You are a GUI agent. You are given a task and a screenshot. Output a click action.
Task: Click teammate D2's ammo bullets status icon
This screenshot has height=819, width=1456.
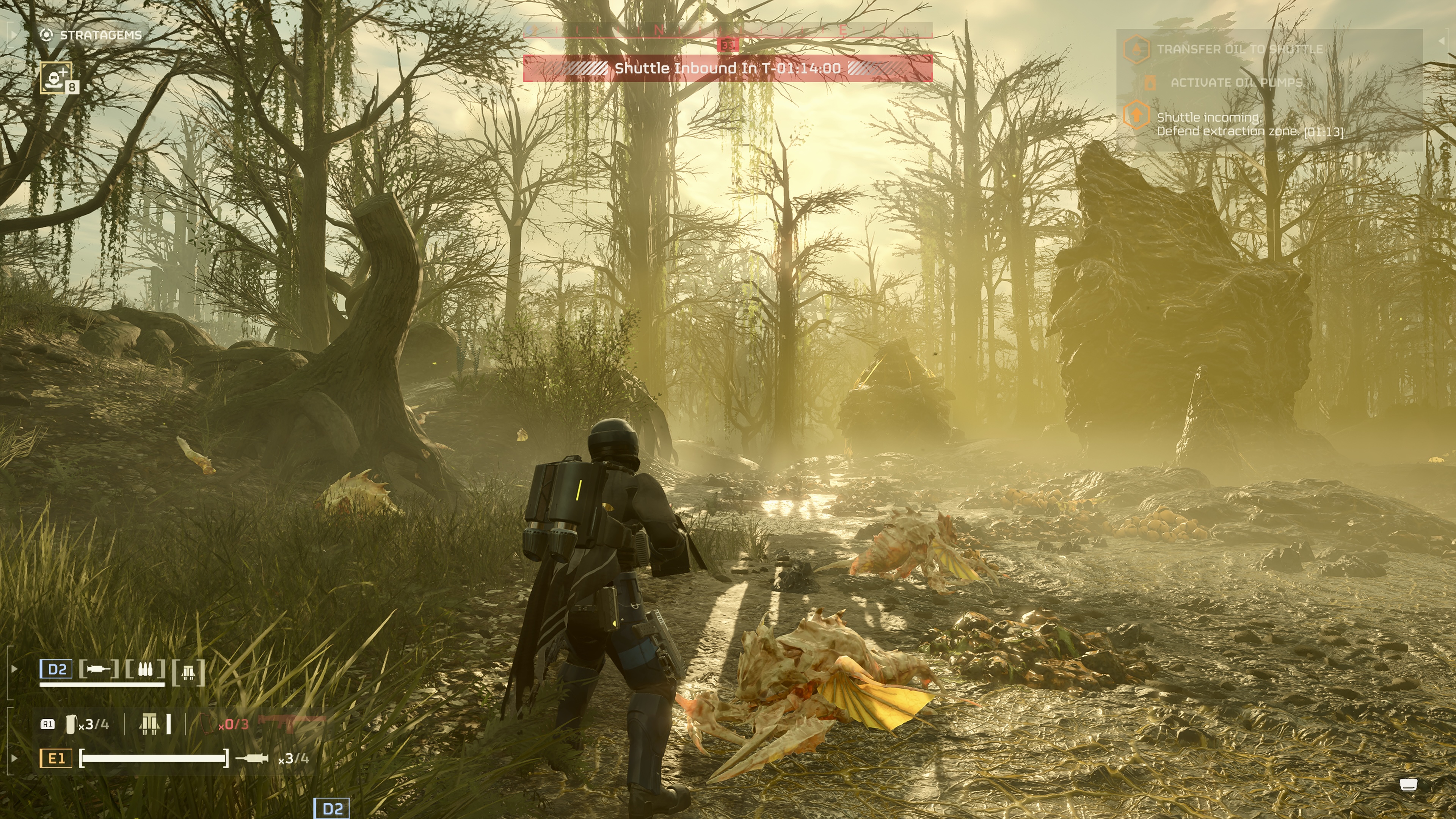coord(145,670)
